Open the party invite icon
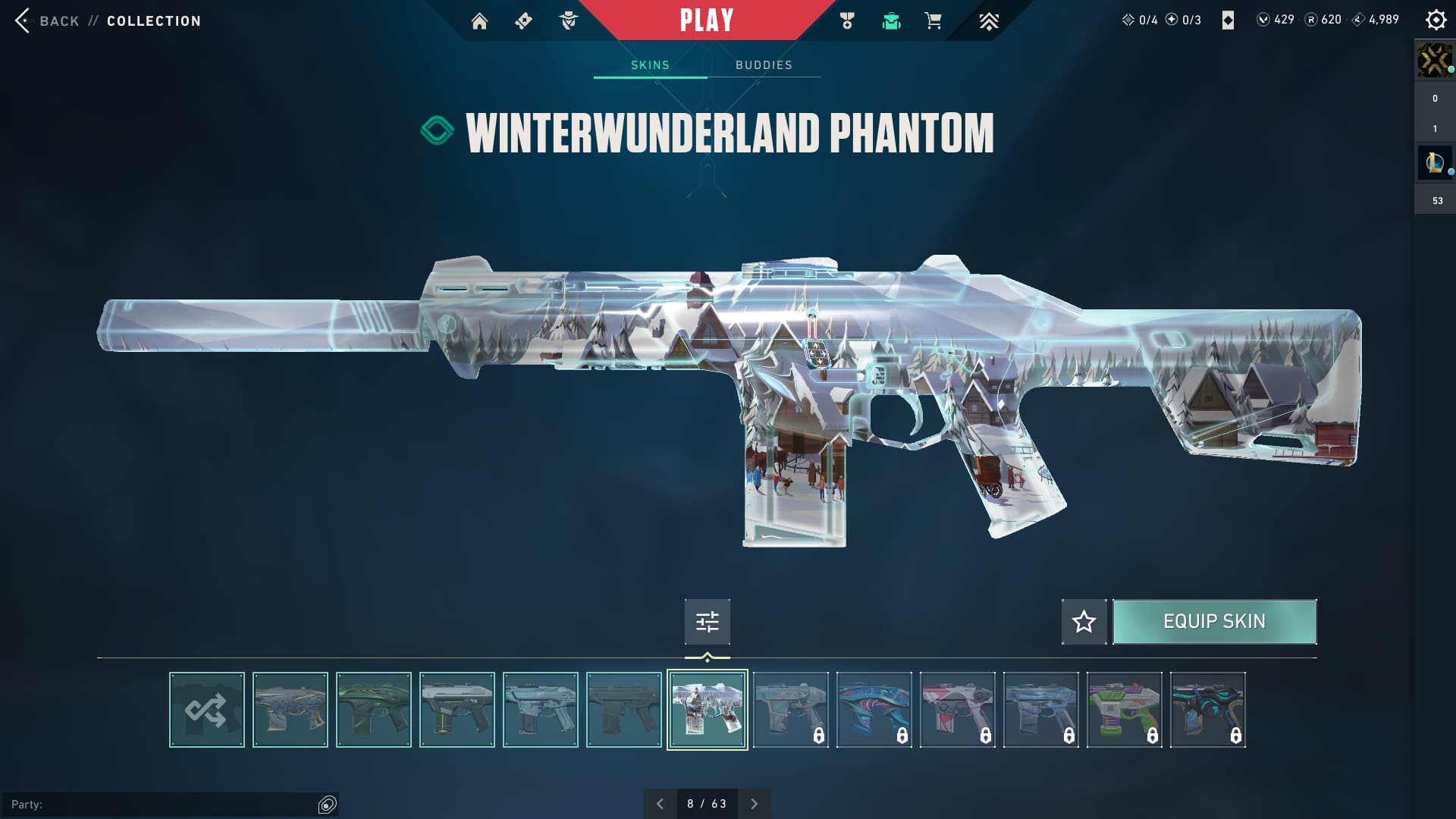Image resolution: width=1456 pixels, height=819 pixels. point(327,805)
